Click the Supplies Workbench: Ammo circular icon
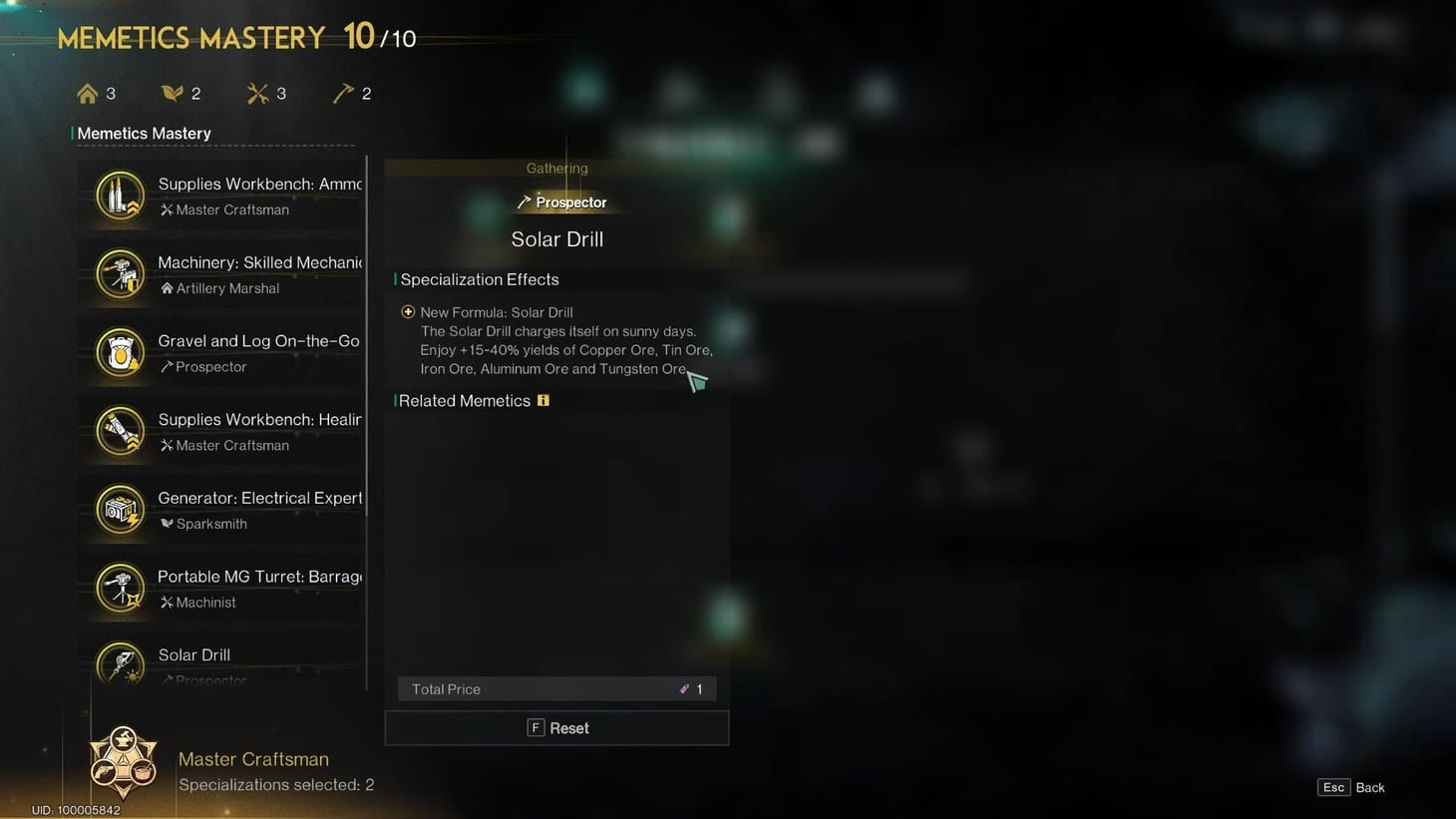Screen dimensions: 1456x819 [120, 195]
